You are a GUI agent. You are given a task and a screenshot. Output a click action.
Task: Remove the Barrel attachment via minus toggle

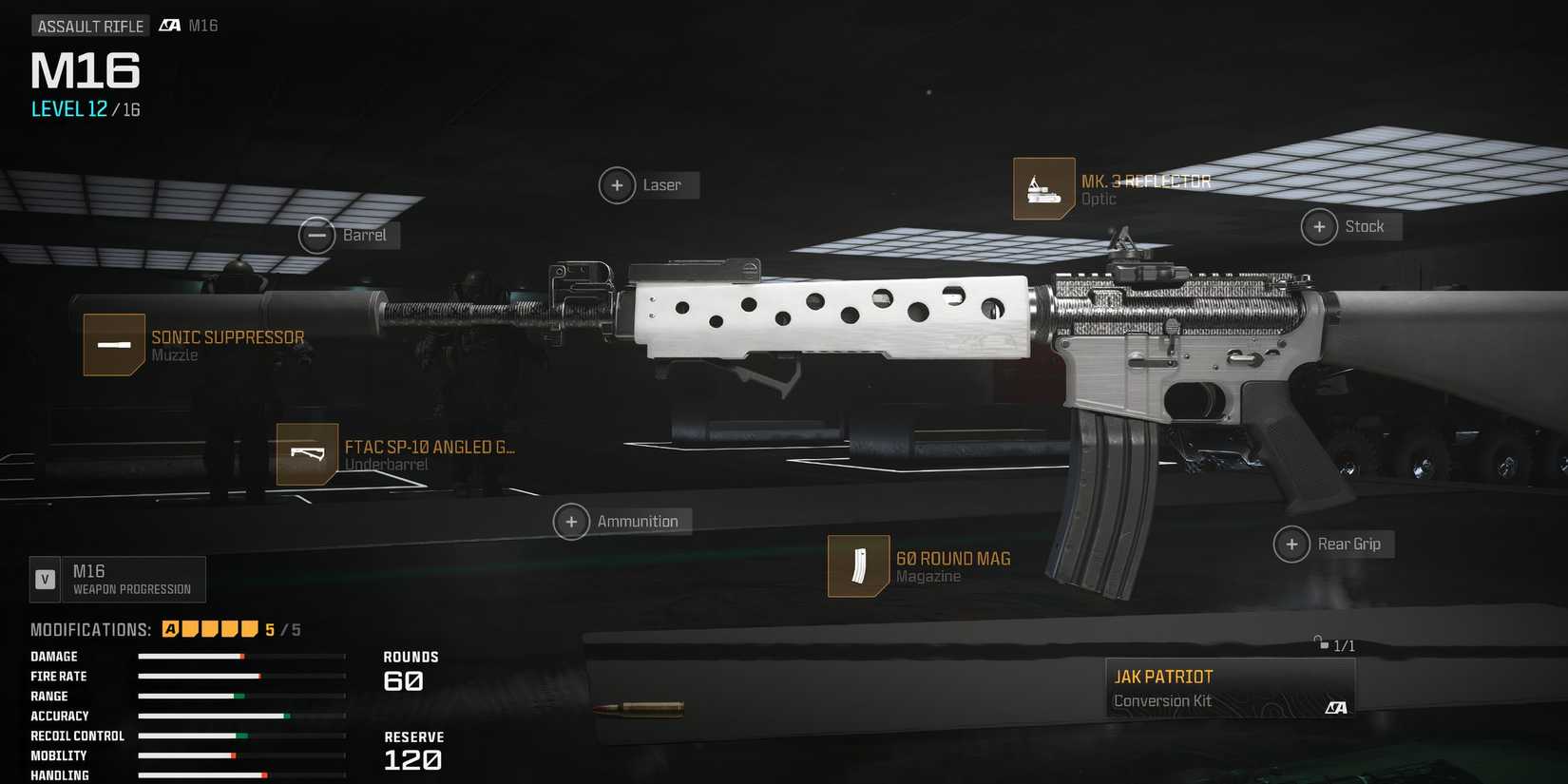pos(316,234)
